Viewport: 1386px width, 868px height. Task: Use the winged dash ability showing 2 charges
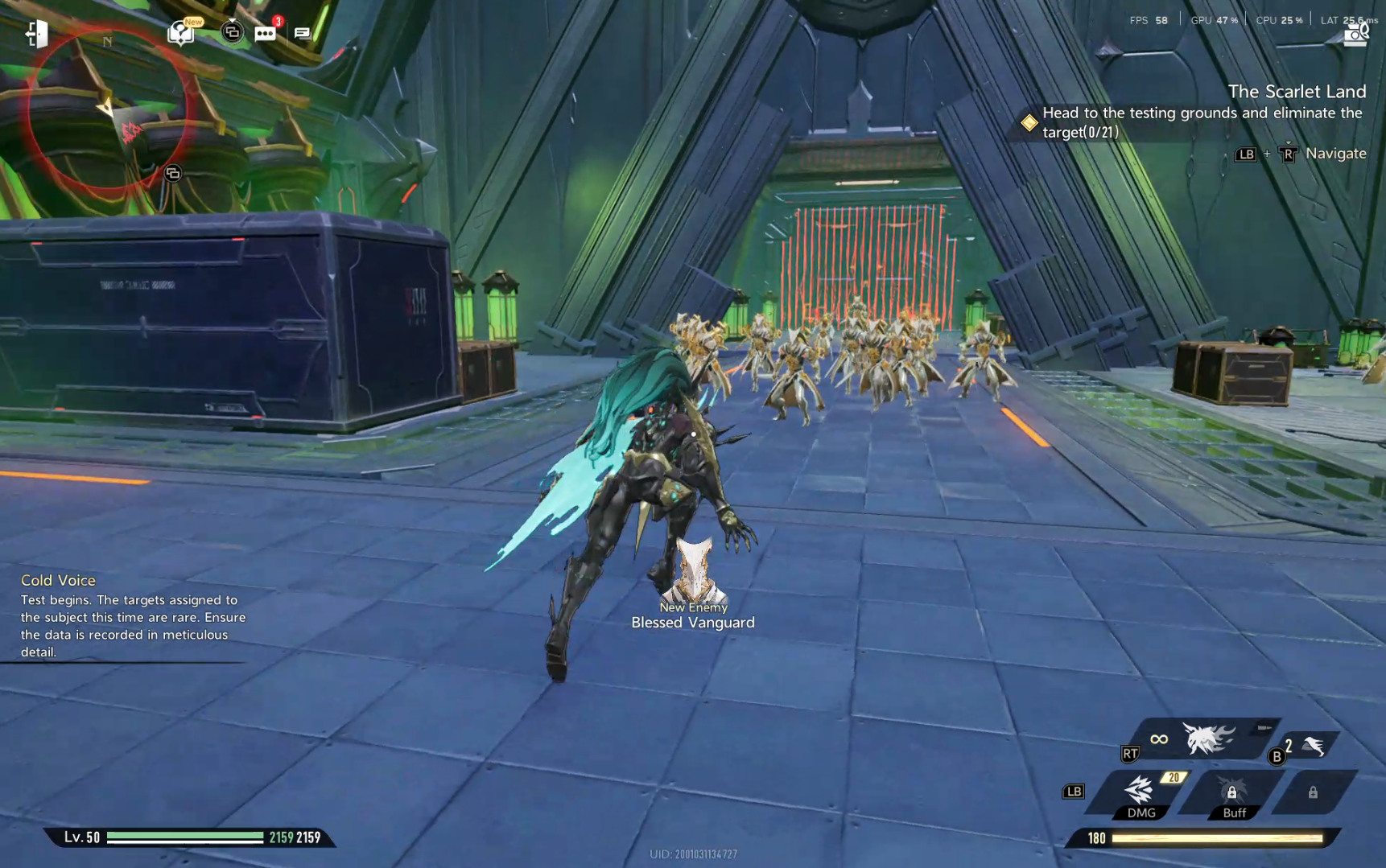(x=1313, y=747)
